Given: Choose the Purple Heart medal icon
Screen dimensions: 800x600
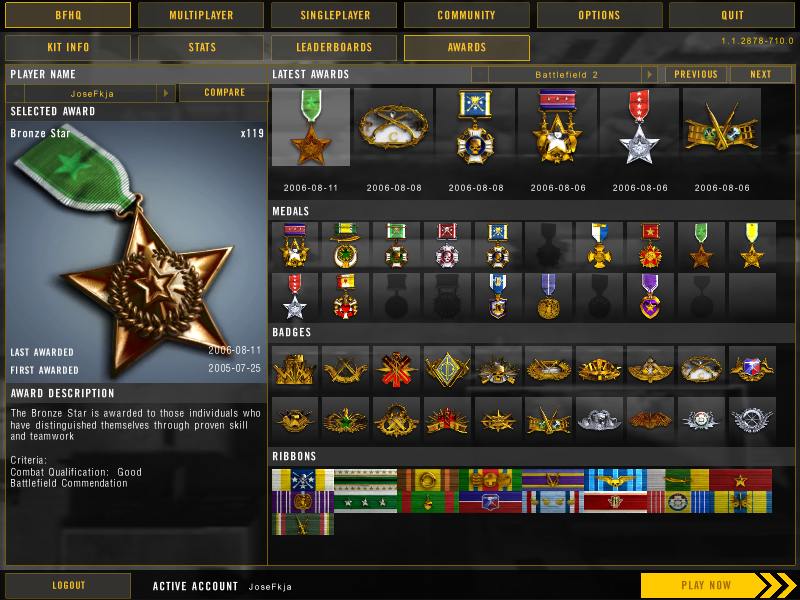Looking at the screenshot, I should 650,295.
